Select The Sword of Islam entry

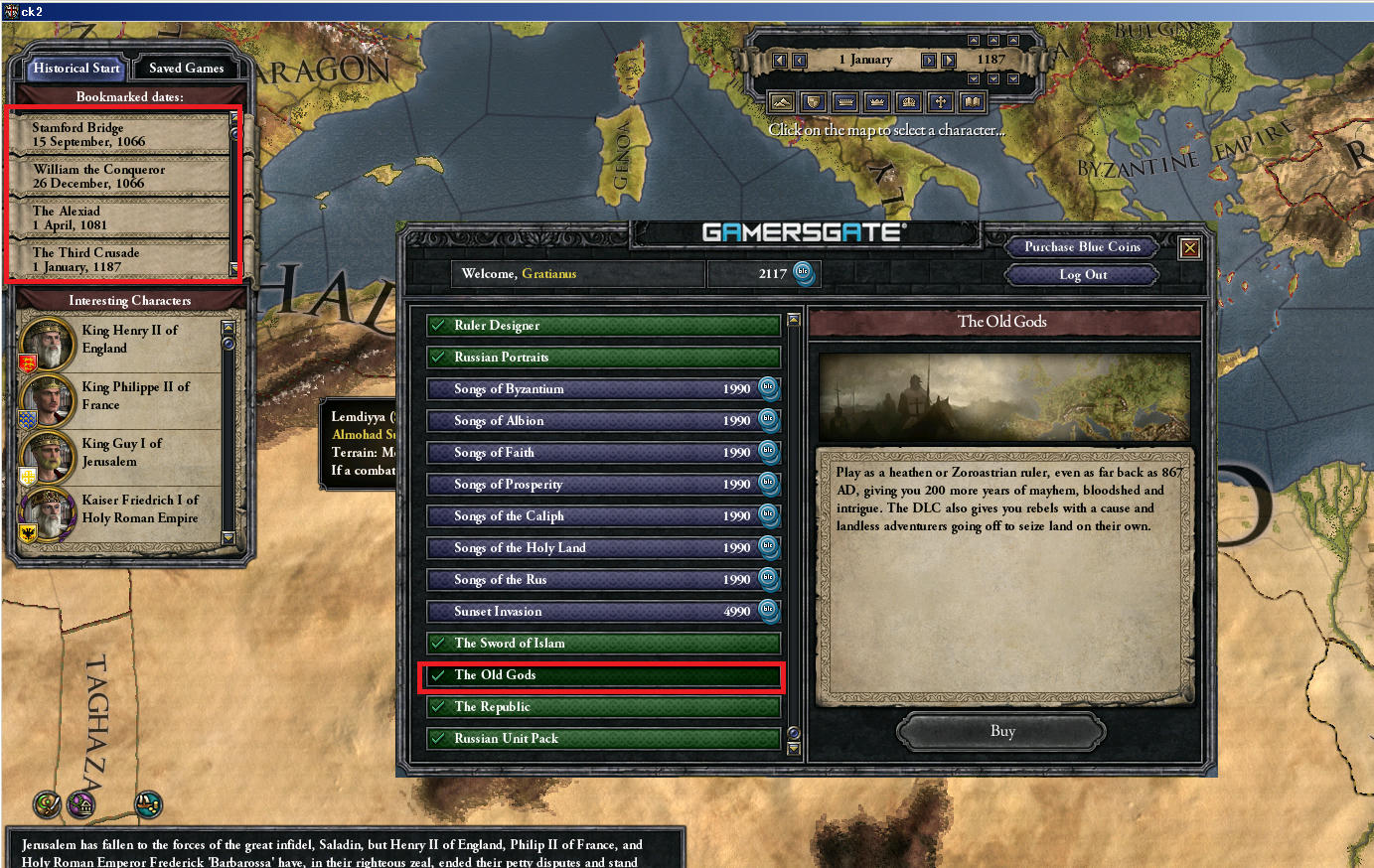[x=603, y=644]
